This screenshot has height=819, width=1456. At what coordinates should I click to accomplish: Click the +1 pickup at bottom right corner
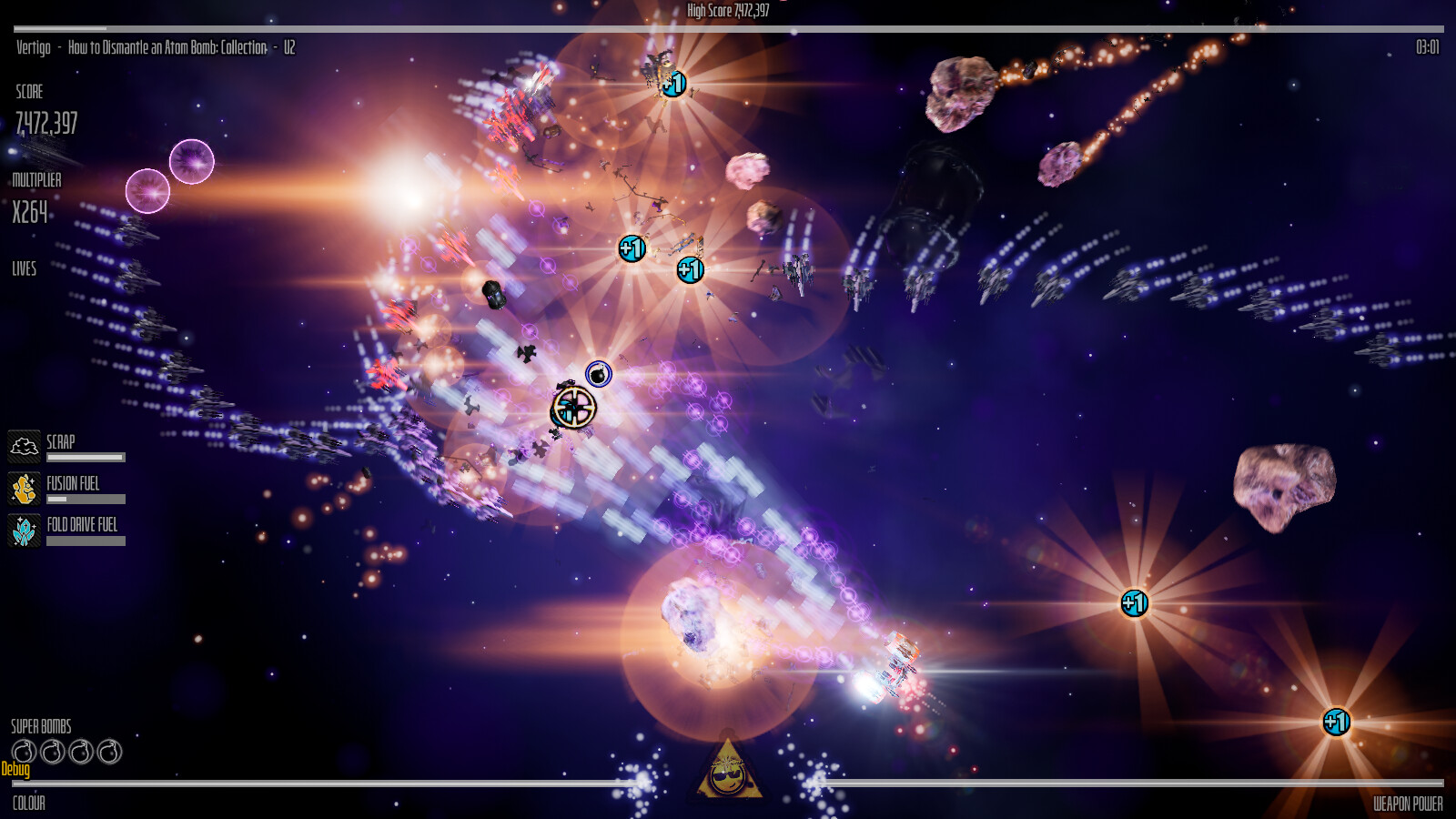pyautogui.click(x=1336, y=721)
